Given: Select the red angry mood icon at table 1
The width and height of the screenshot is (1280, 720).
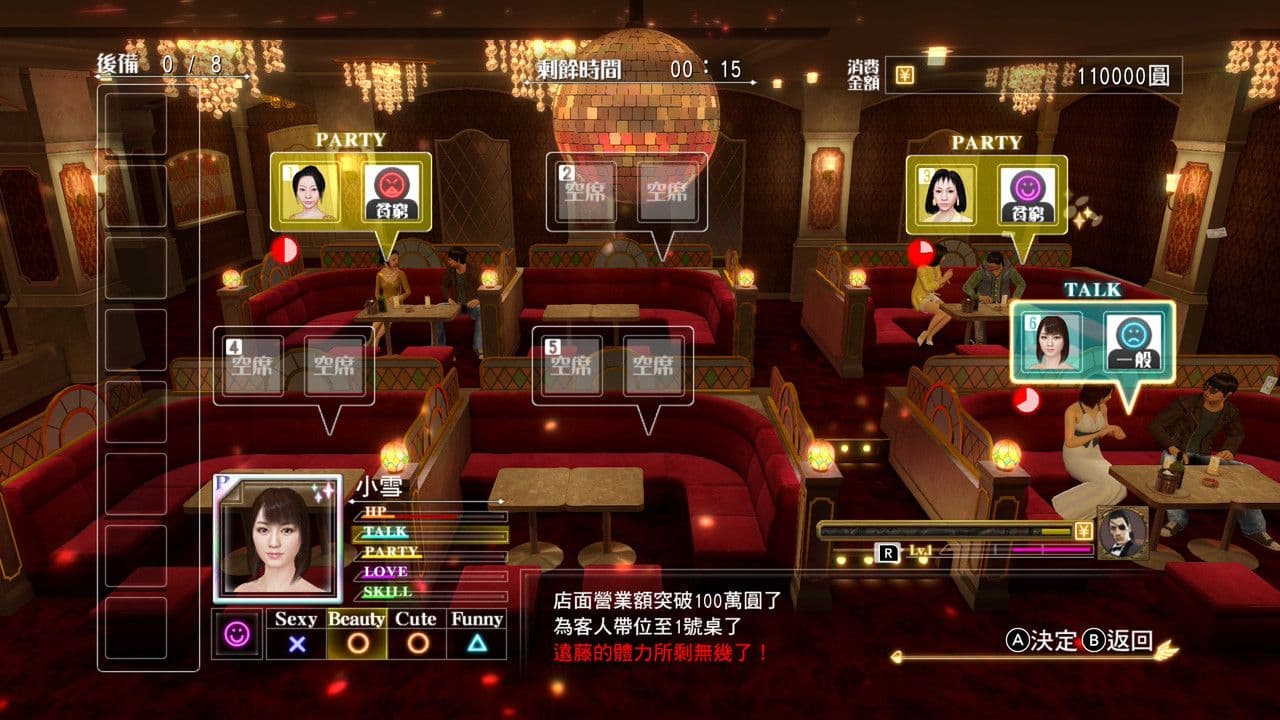Looking at the screenshot, I should [390, 189].
